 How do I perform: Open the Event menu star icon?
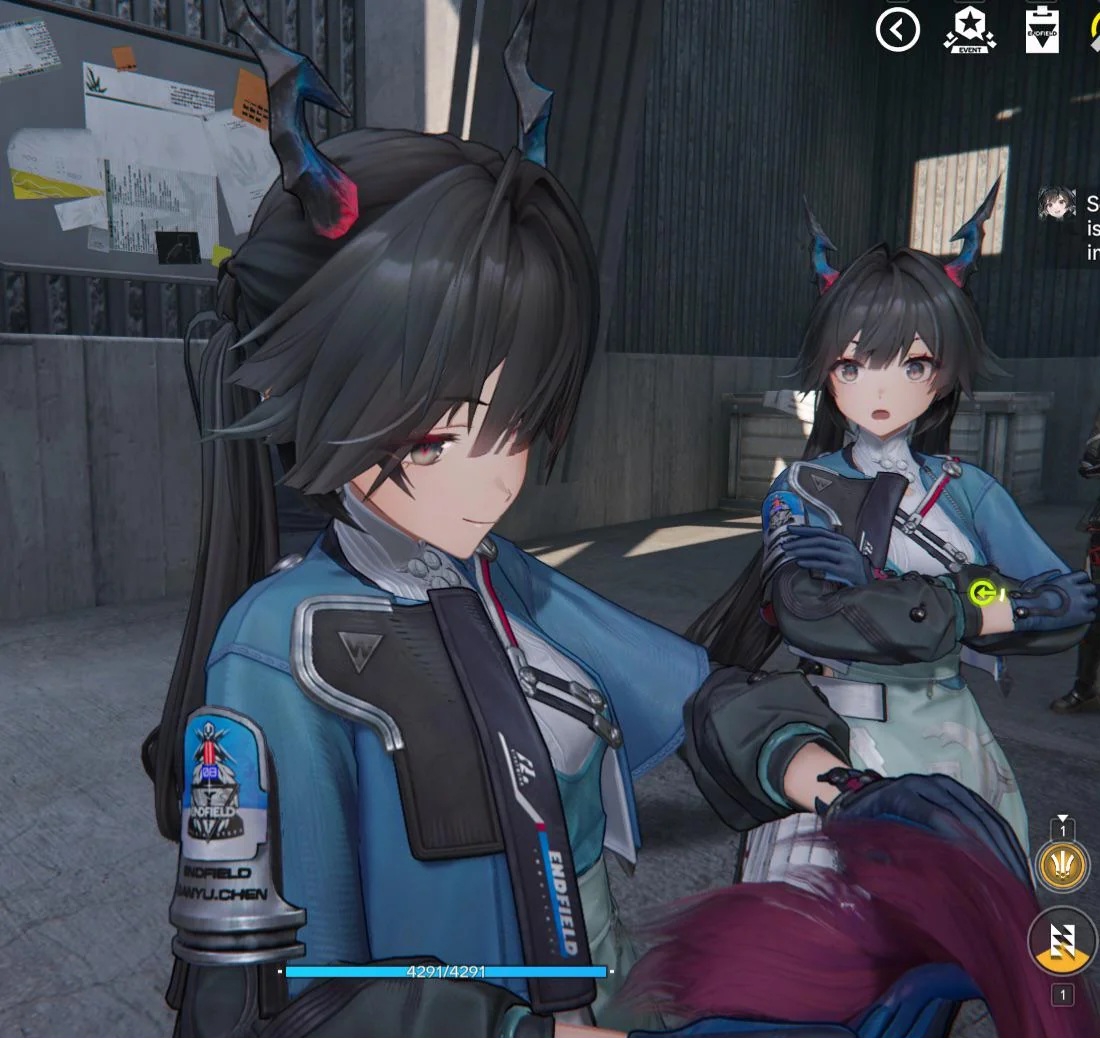click(x=969, y=30)
